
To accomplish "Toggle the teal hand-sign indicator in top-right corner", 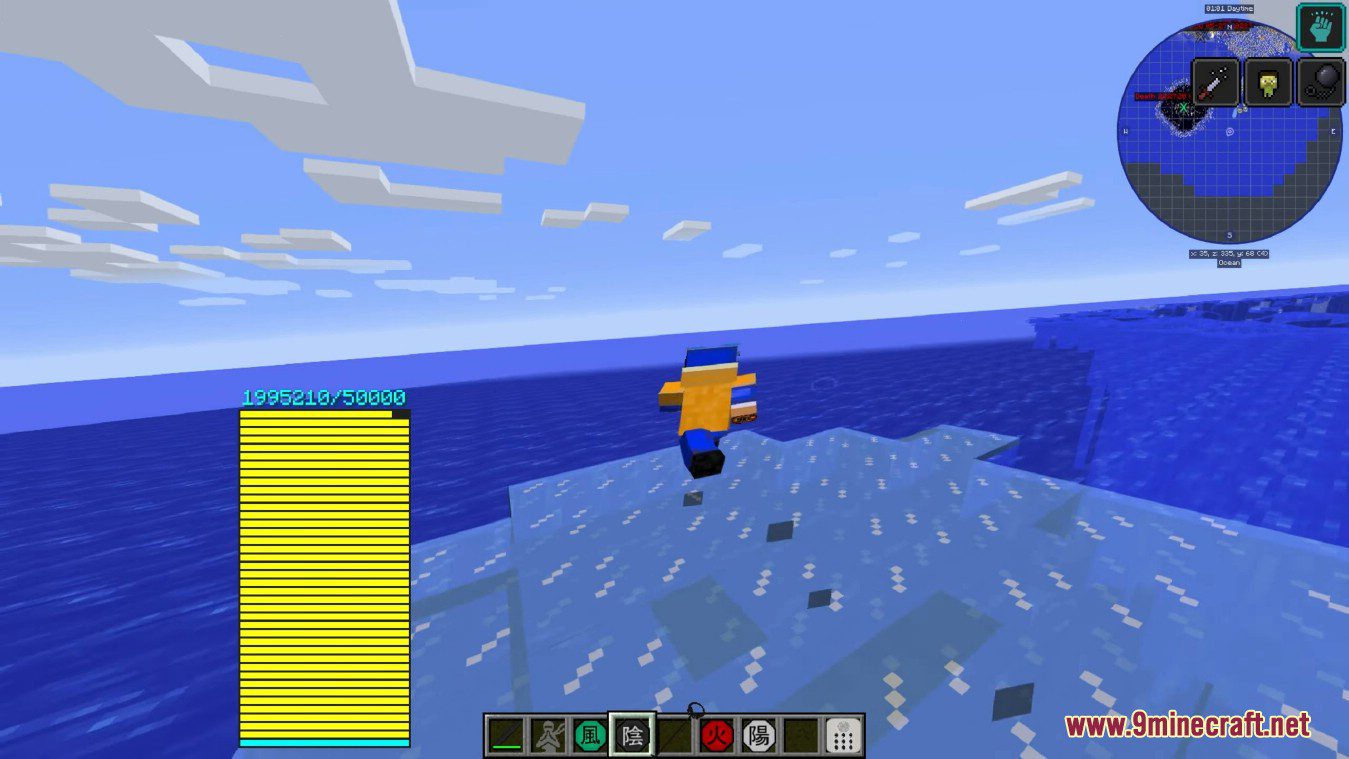I will click(1320, 27).
